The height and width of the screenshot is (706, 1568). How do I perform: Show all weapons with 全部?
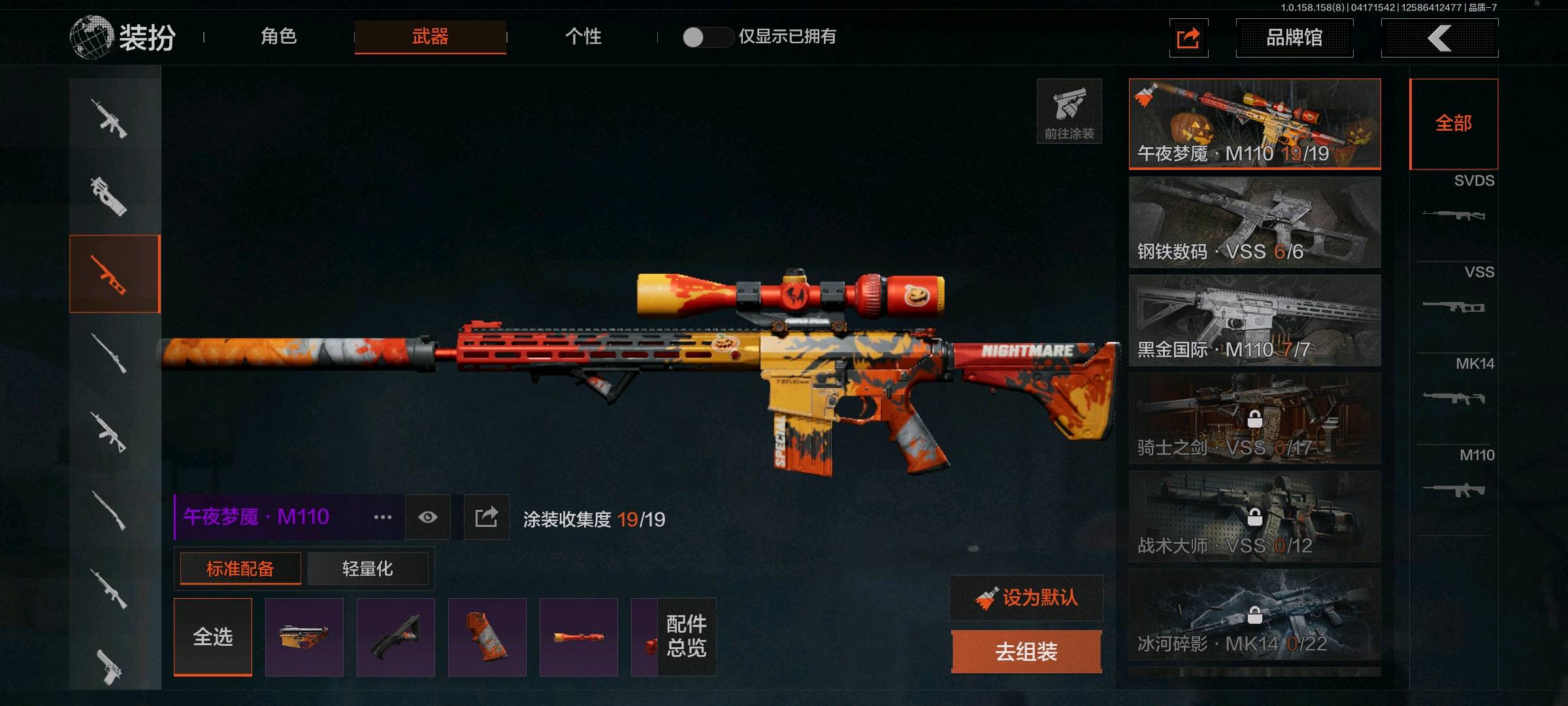(x=1454, y=124)
